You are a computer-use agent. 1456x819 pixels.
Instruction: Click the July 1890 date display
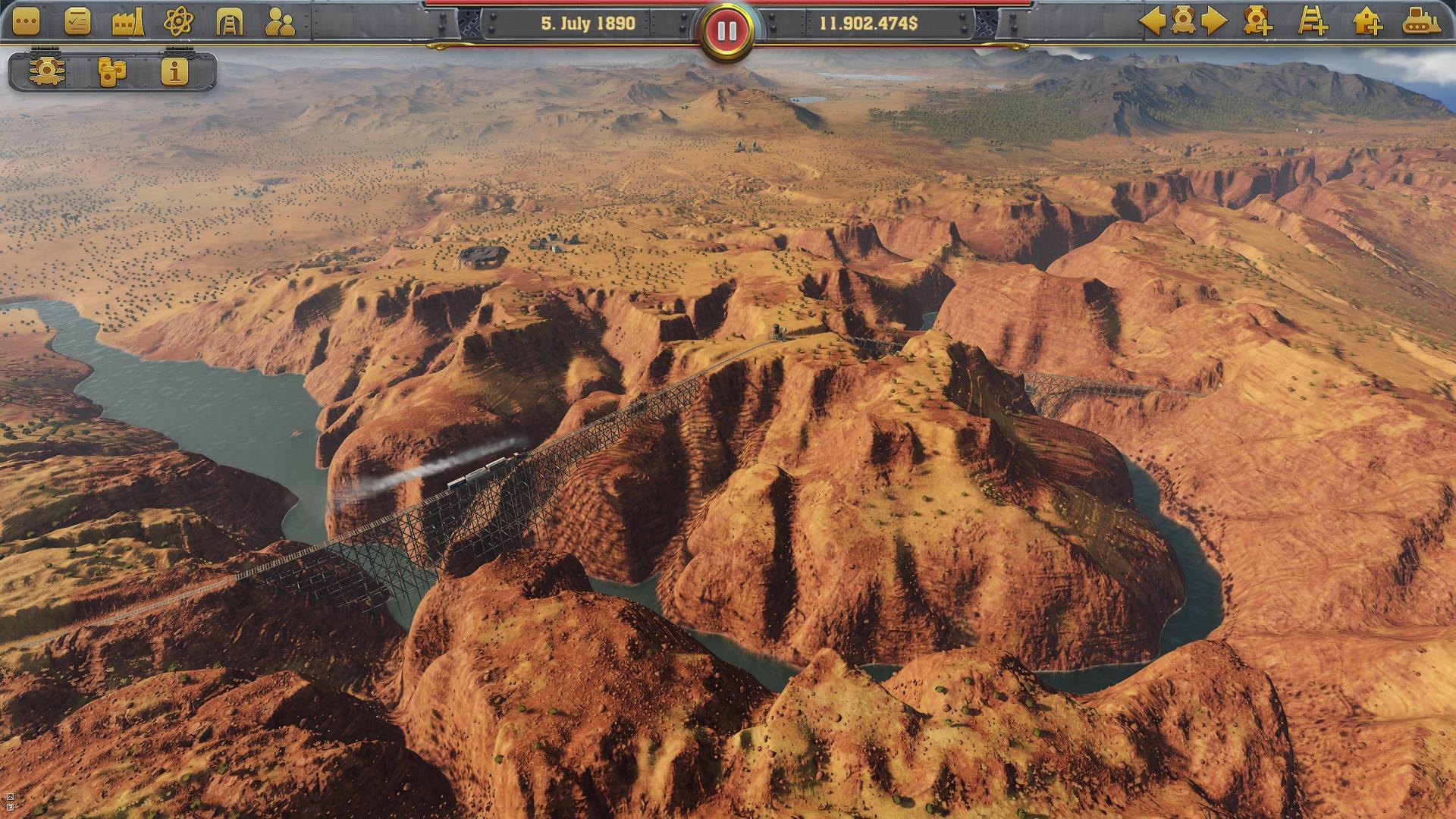(x=587, y=24)
